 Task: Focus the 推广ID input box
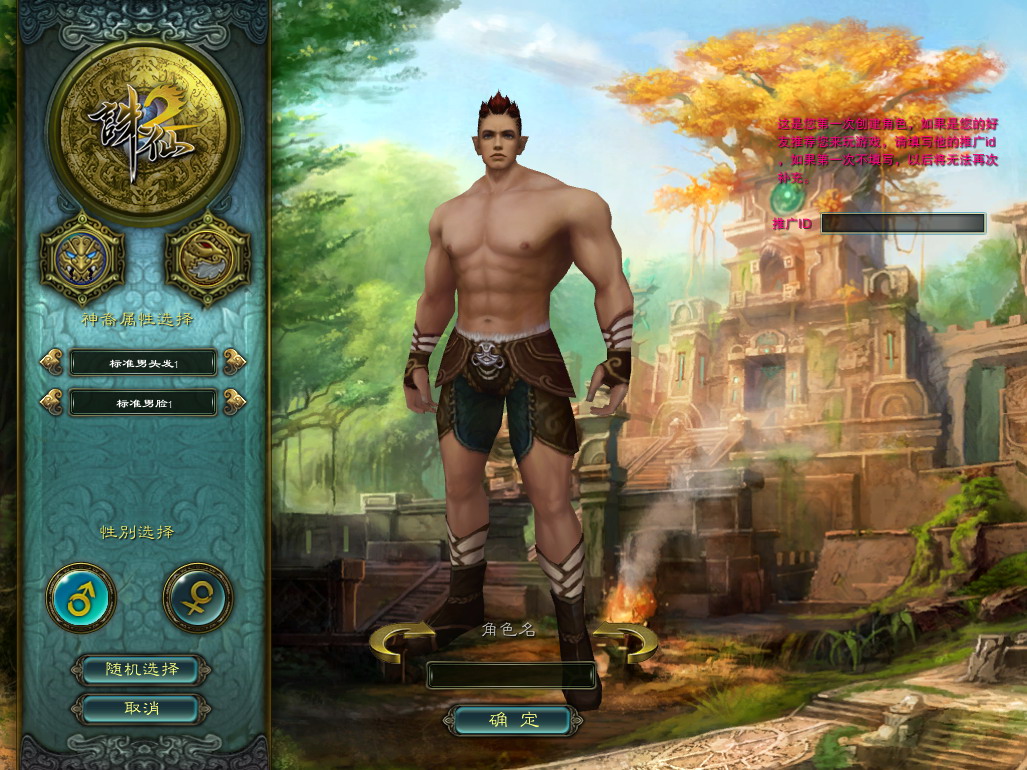point(902,223)
